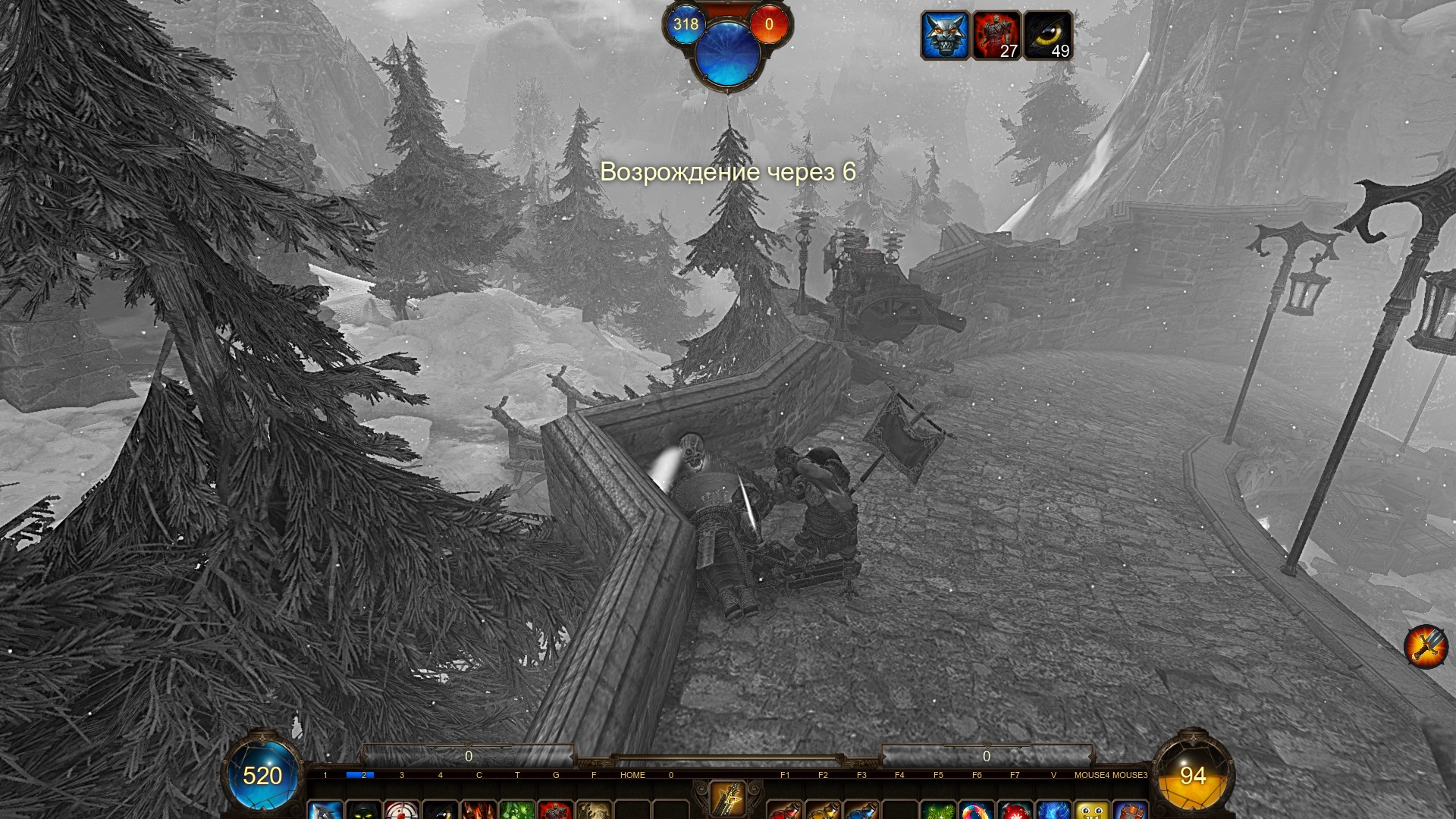Click the yellow smiley face slot
Screen dimensions: 1456x819
[x=1092, y=810]
